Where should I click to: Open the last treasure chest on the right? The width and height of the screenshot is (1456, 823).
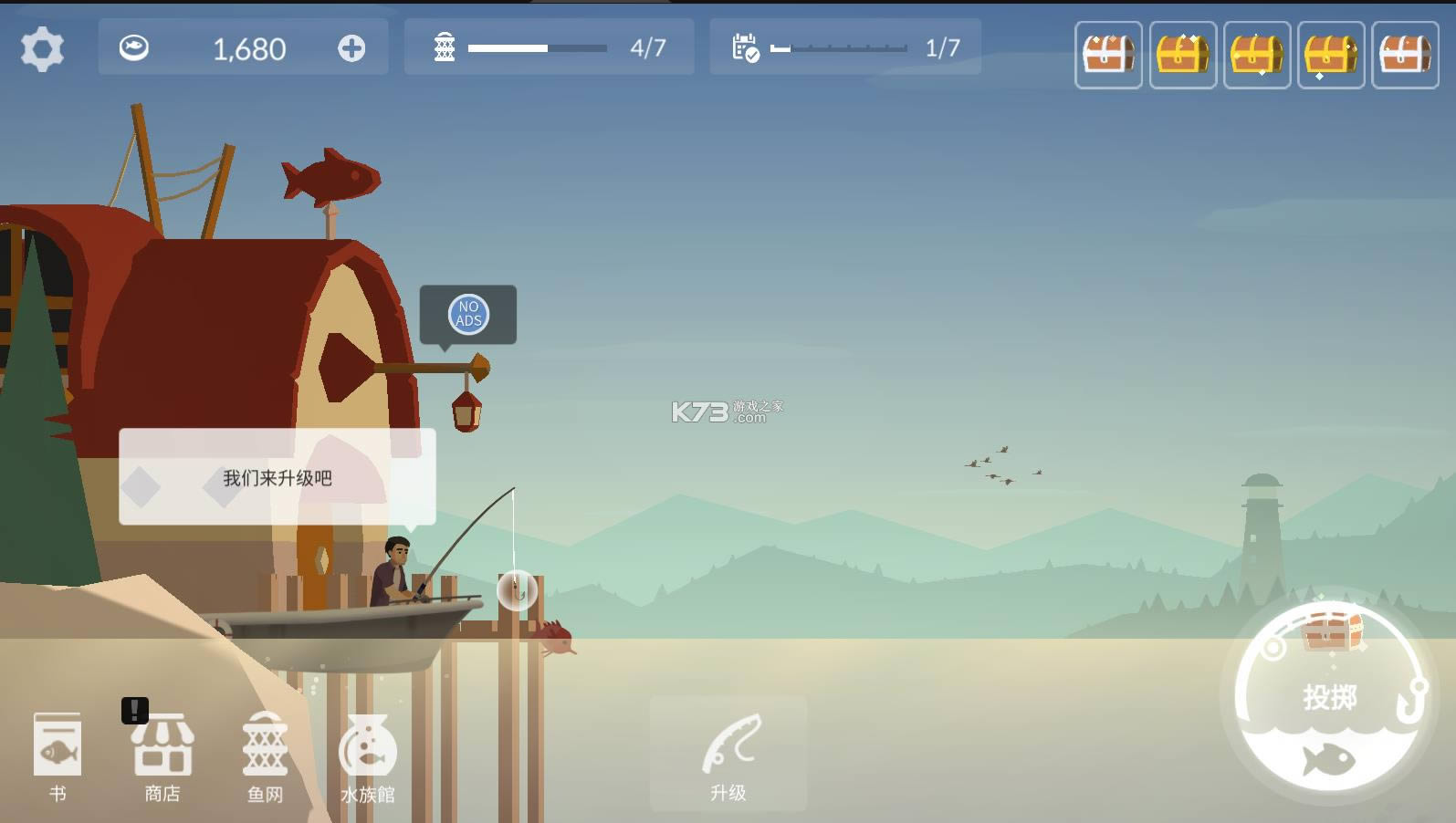(x=1406, y=55)
